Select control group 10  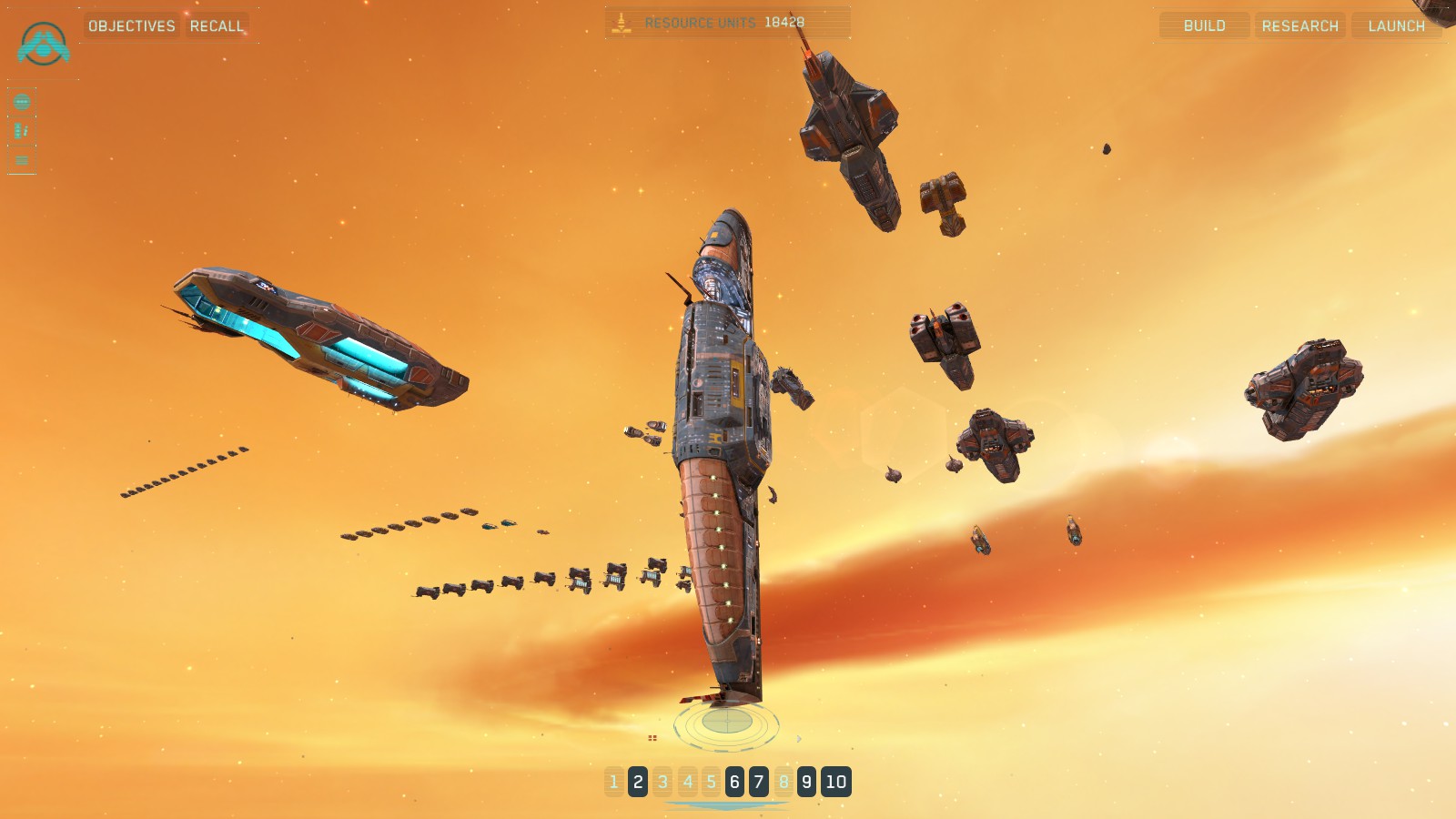pyautogui.click(x=835, y=782)
